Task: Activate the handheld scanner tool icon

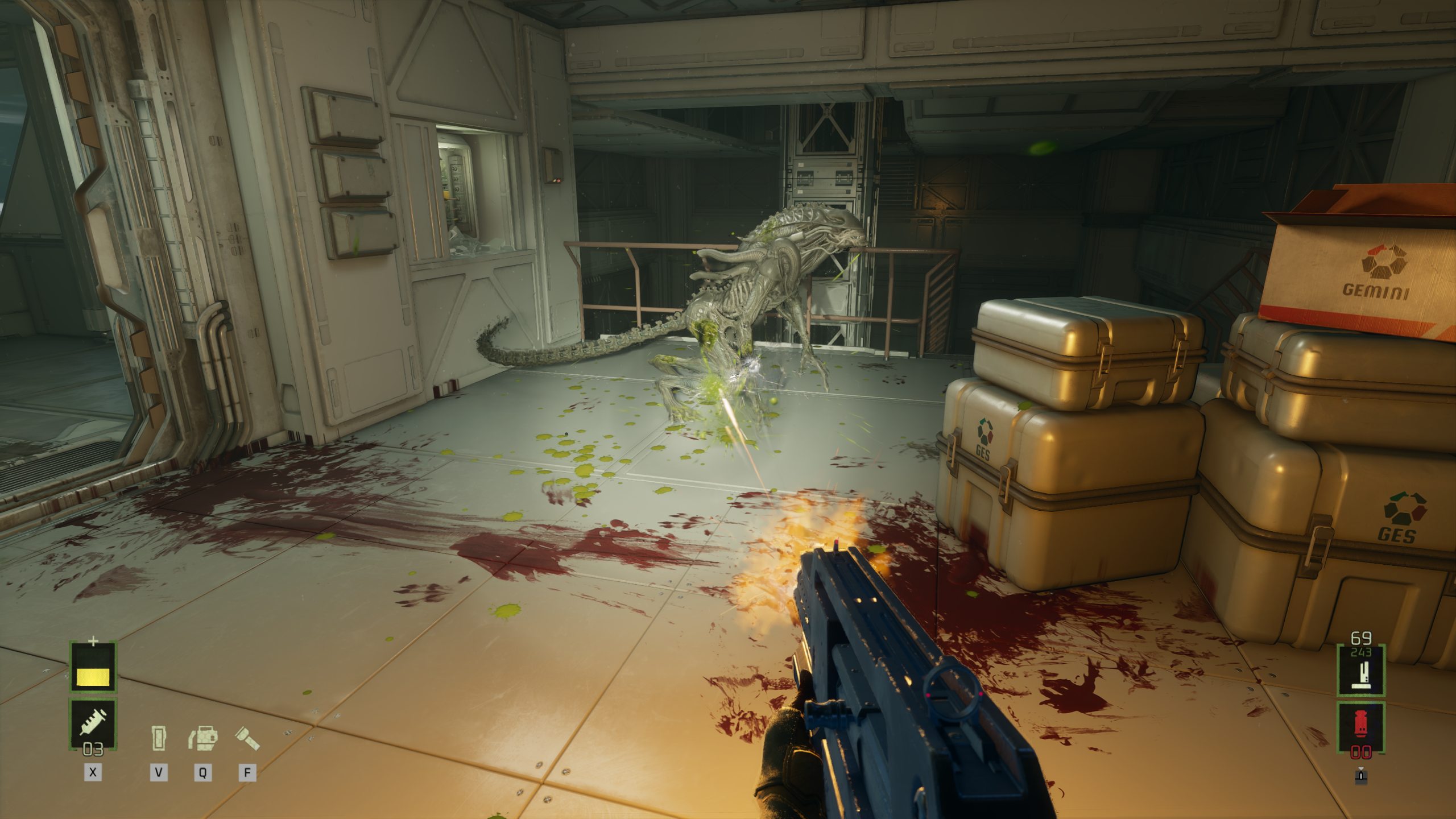Action: [x=203, y=738]
